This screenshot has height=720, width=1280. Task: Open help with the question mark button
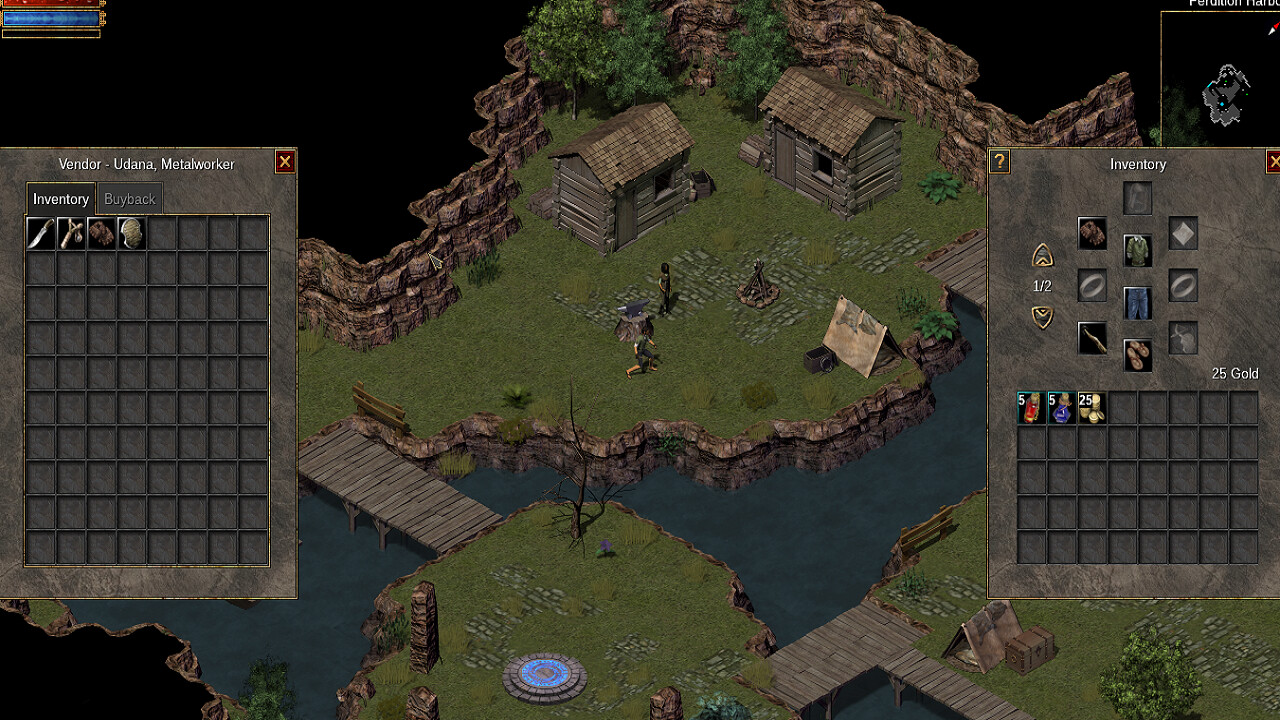[998, 161]
